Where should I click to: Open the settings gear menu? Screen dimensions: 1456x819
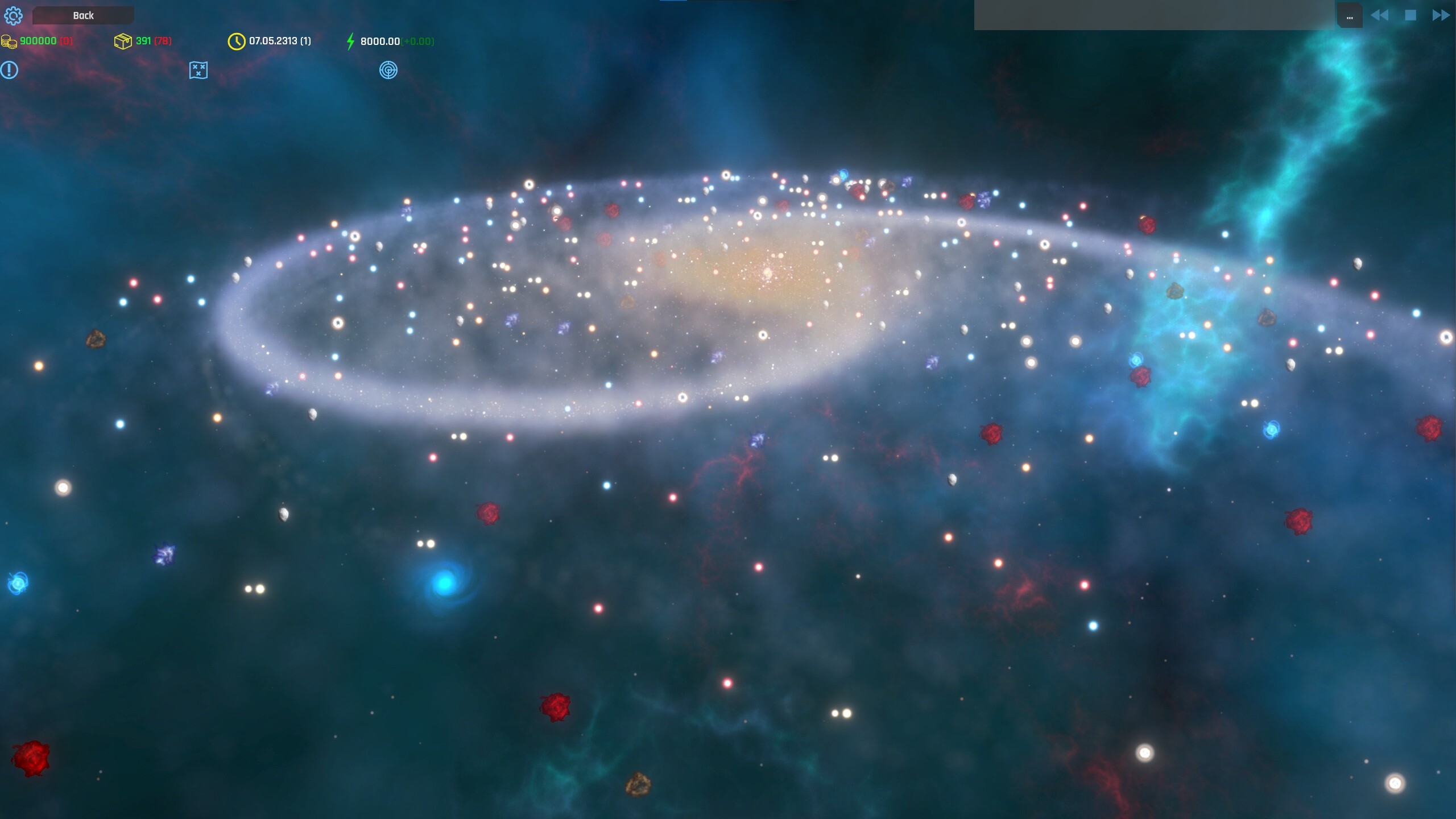(x=14, y=15)
